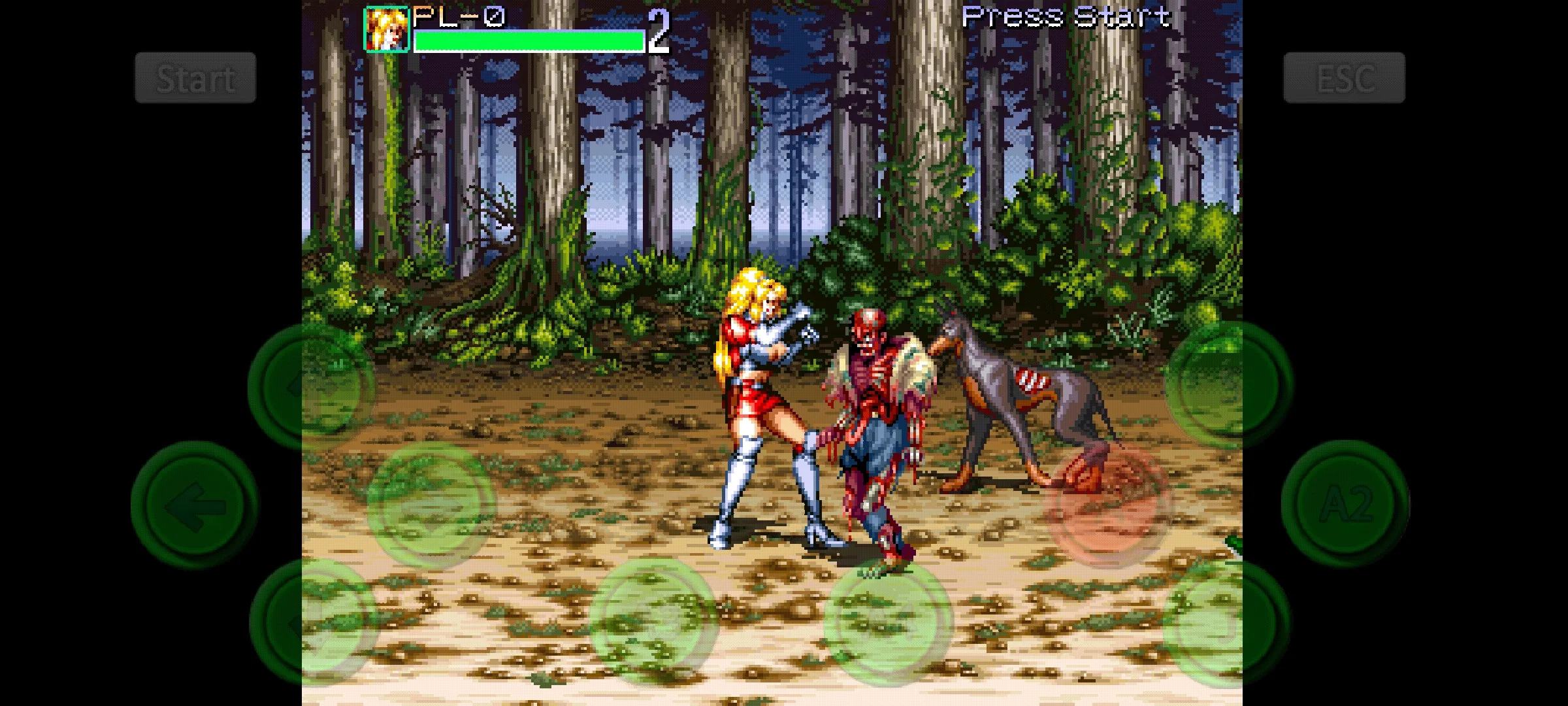Tap the red translucent action button

1109,504
